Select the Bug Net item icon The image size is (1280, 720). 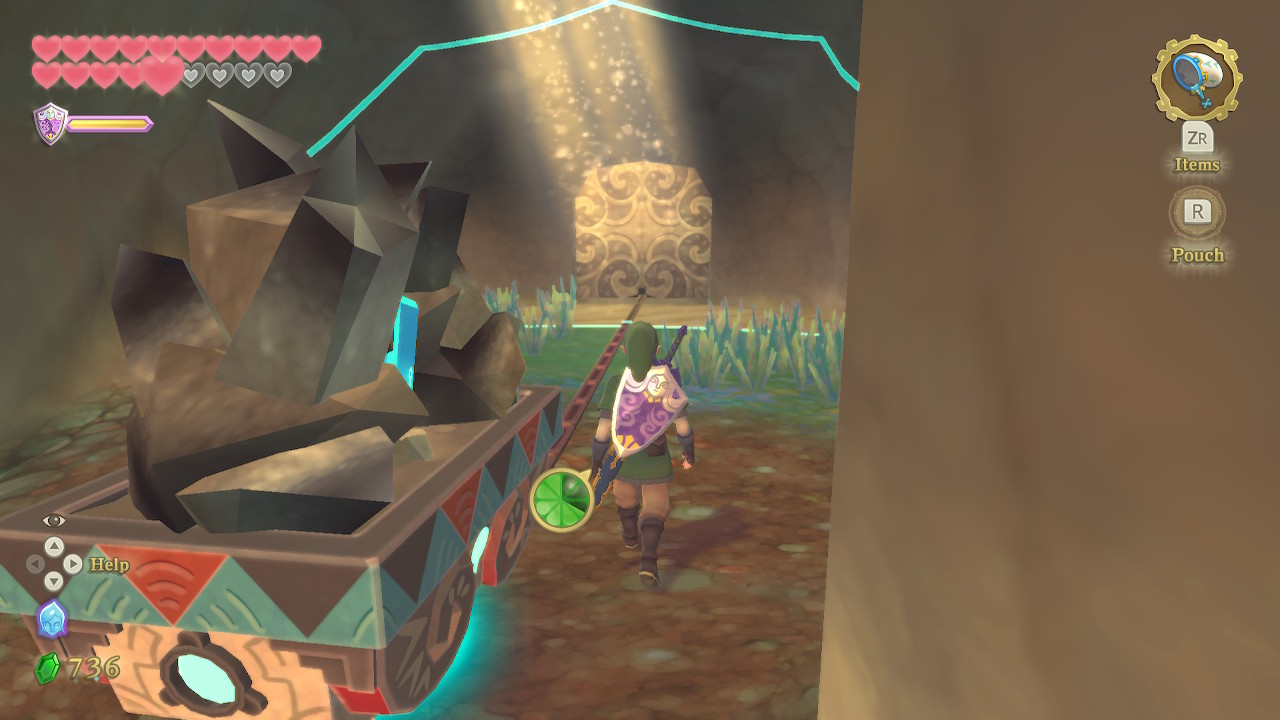coord(1196,77)
